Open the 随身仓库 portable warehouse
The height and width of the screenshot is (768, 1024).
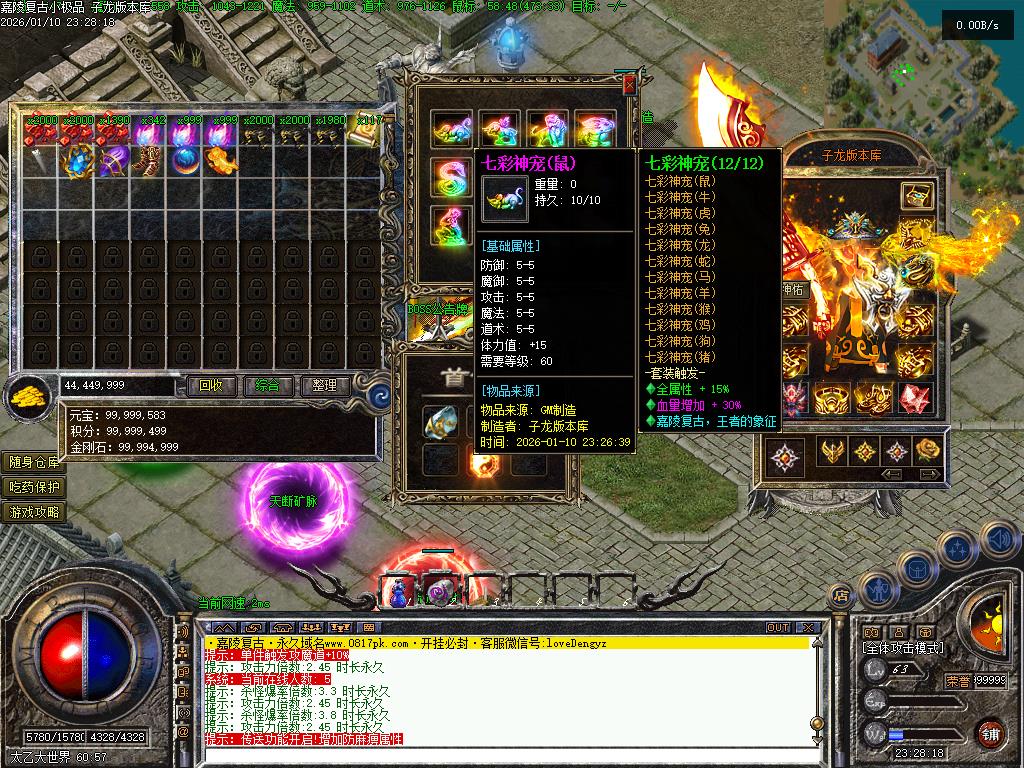[x=34, y=462]
